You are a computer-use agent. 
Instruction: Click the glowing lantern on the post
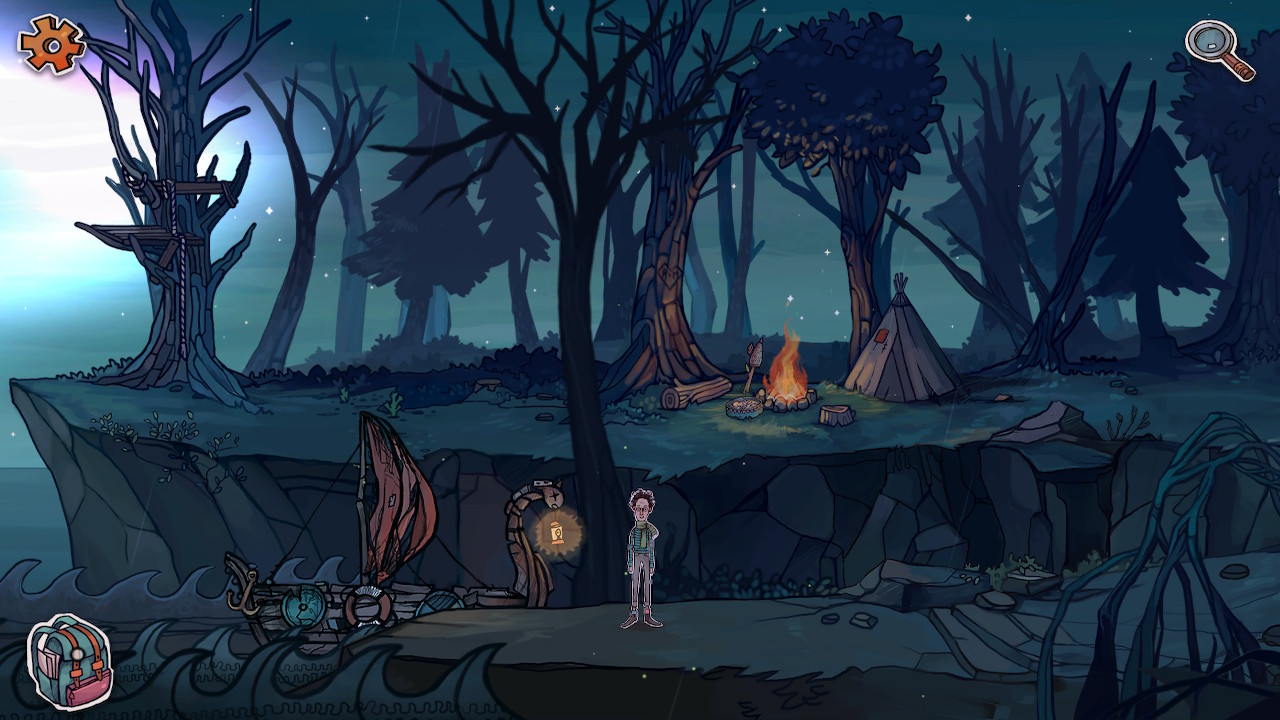[559, 530]
